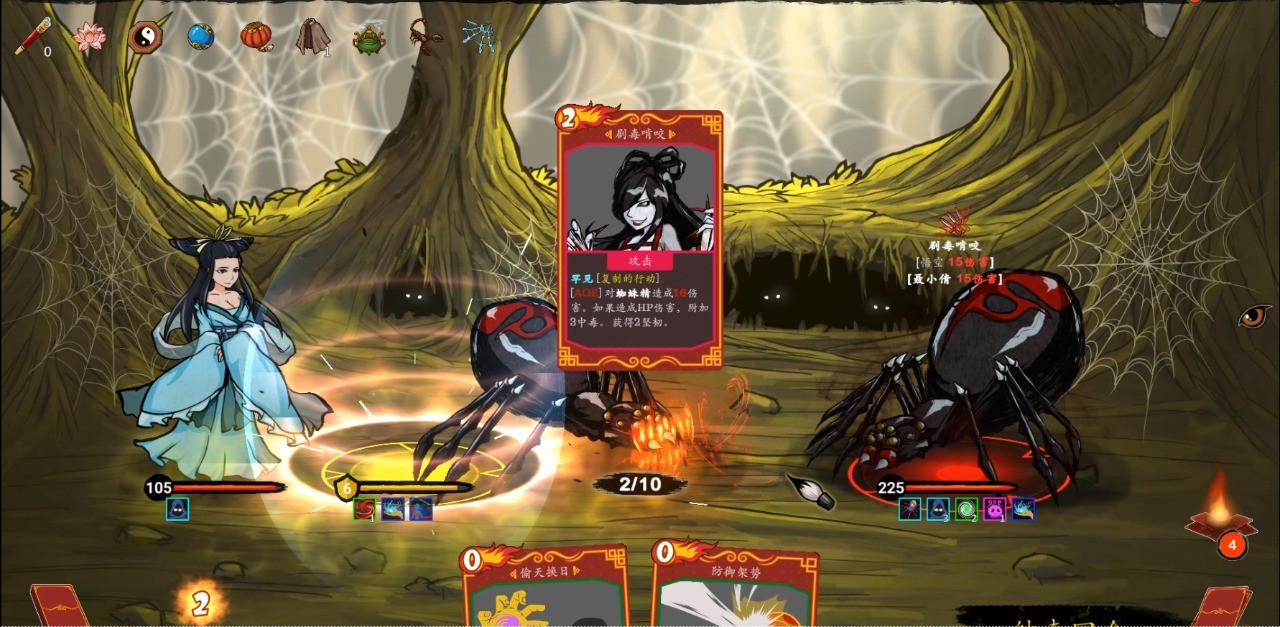Screen dimensions: 1280x627
Task: Check the green incense burner relic
Action: 368,39
